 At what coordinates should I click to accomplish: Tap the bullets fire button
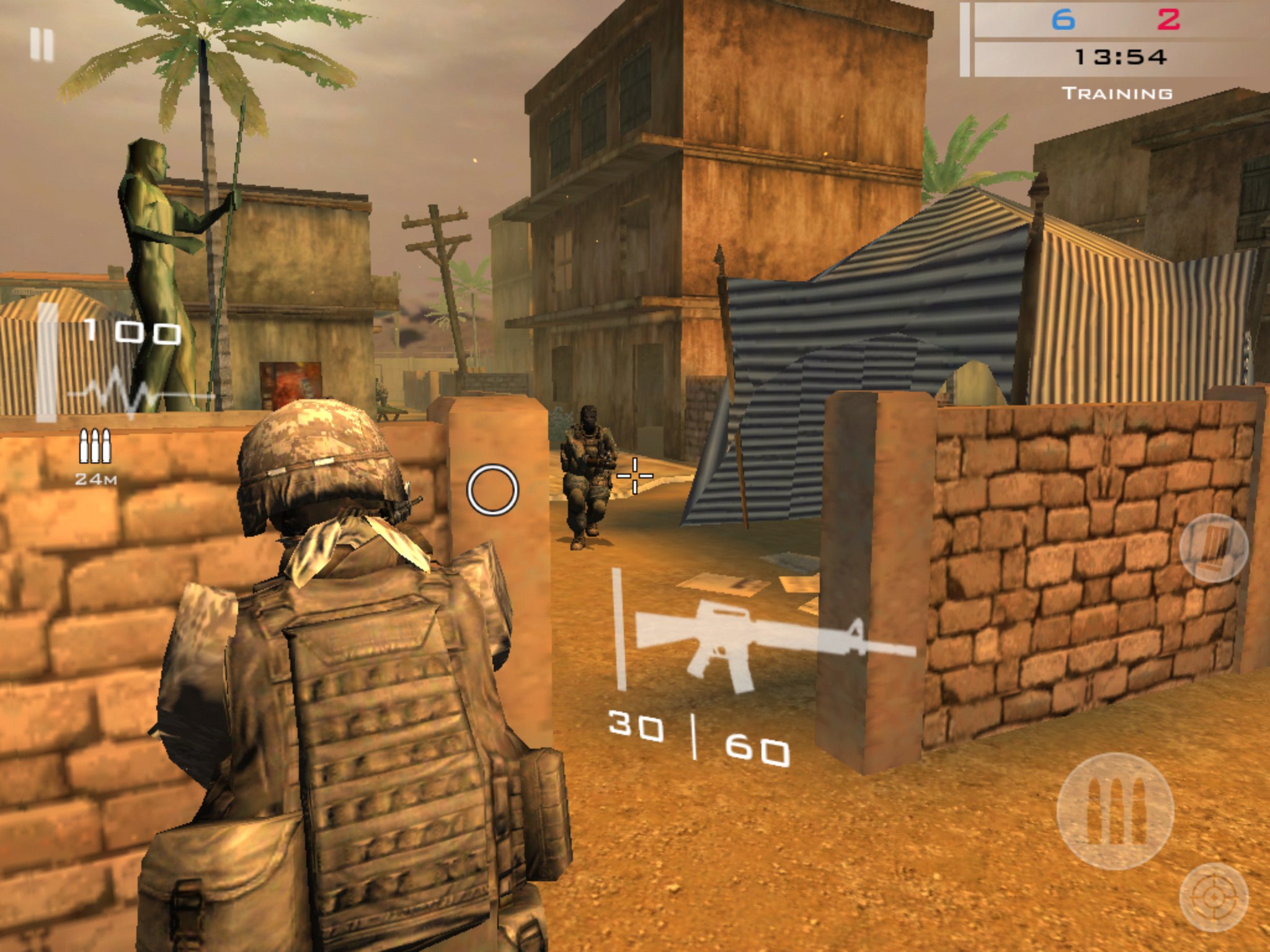(1115, 811)
